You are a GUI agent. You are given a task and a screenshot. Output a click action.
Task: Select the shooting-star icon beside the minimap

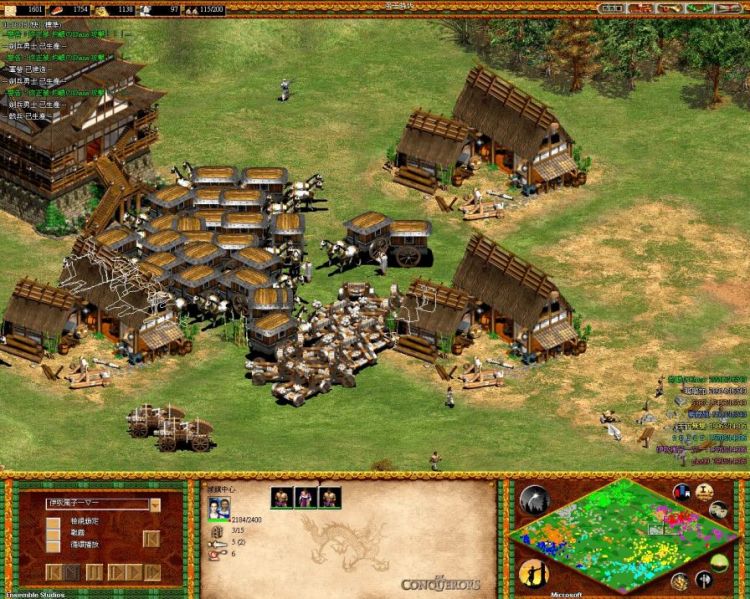tap(534, 499)
